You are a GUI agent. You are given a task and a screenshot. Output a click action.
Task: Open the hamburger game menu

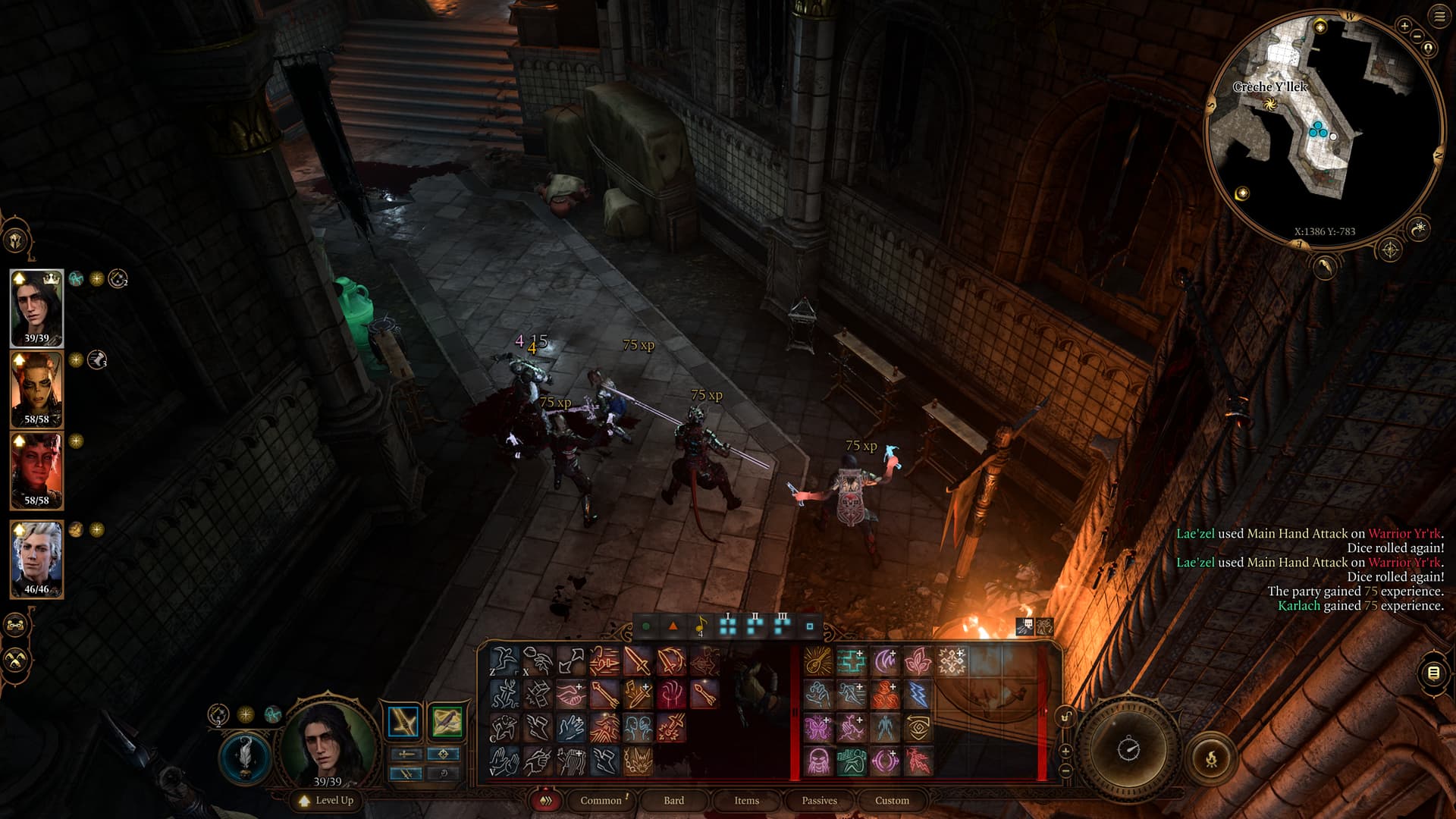pyautogui.click(x=1439, y=16)
